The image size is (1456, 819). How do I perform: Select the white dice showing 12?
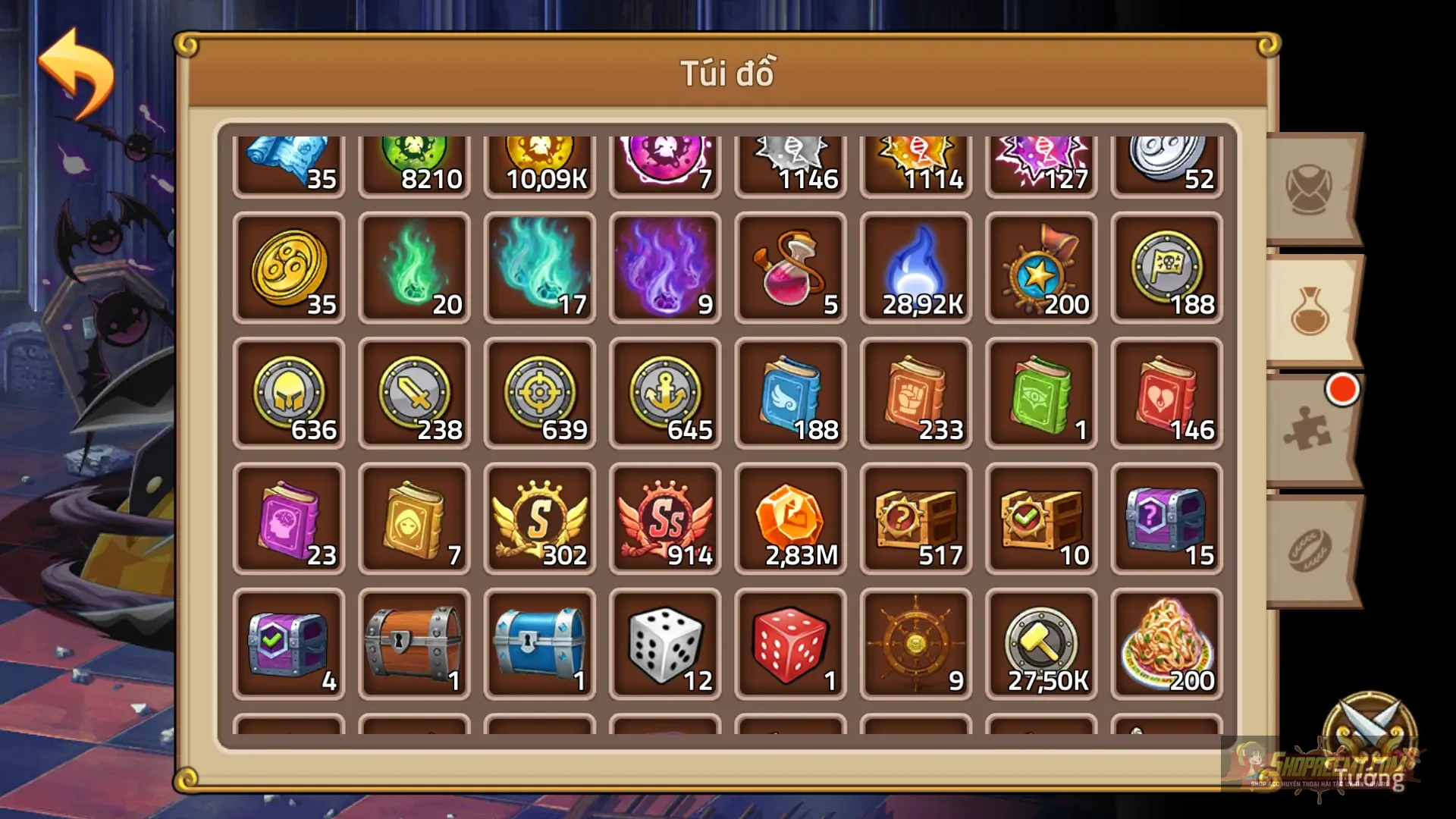point(664,643)
